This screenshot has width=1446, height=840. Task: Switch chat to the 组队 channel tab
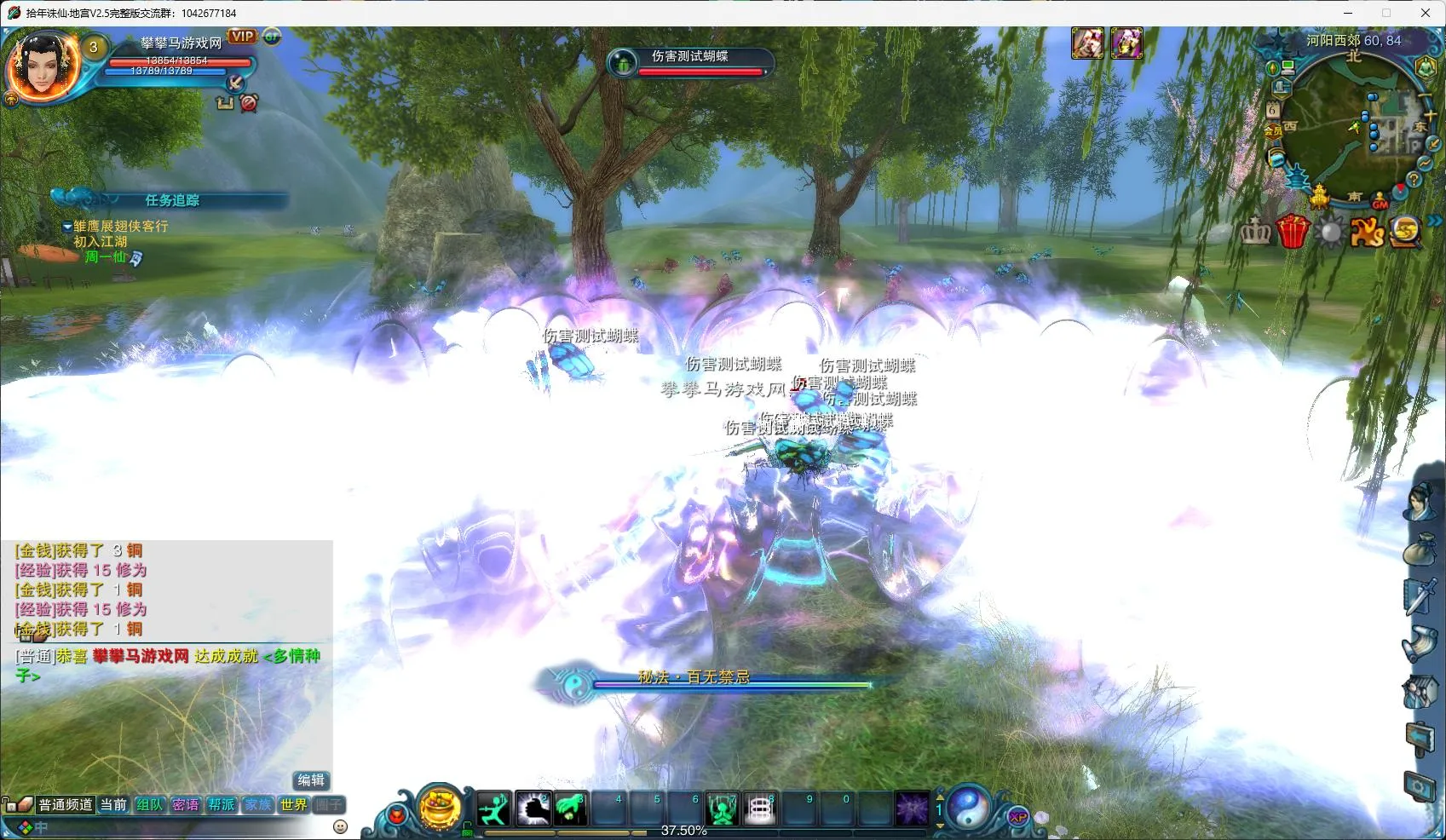[x=149, y=804]
